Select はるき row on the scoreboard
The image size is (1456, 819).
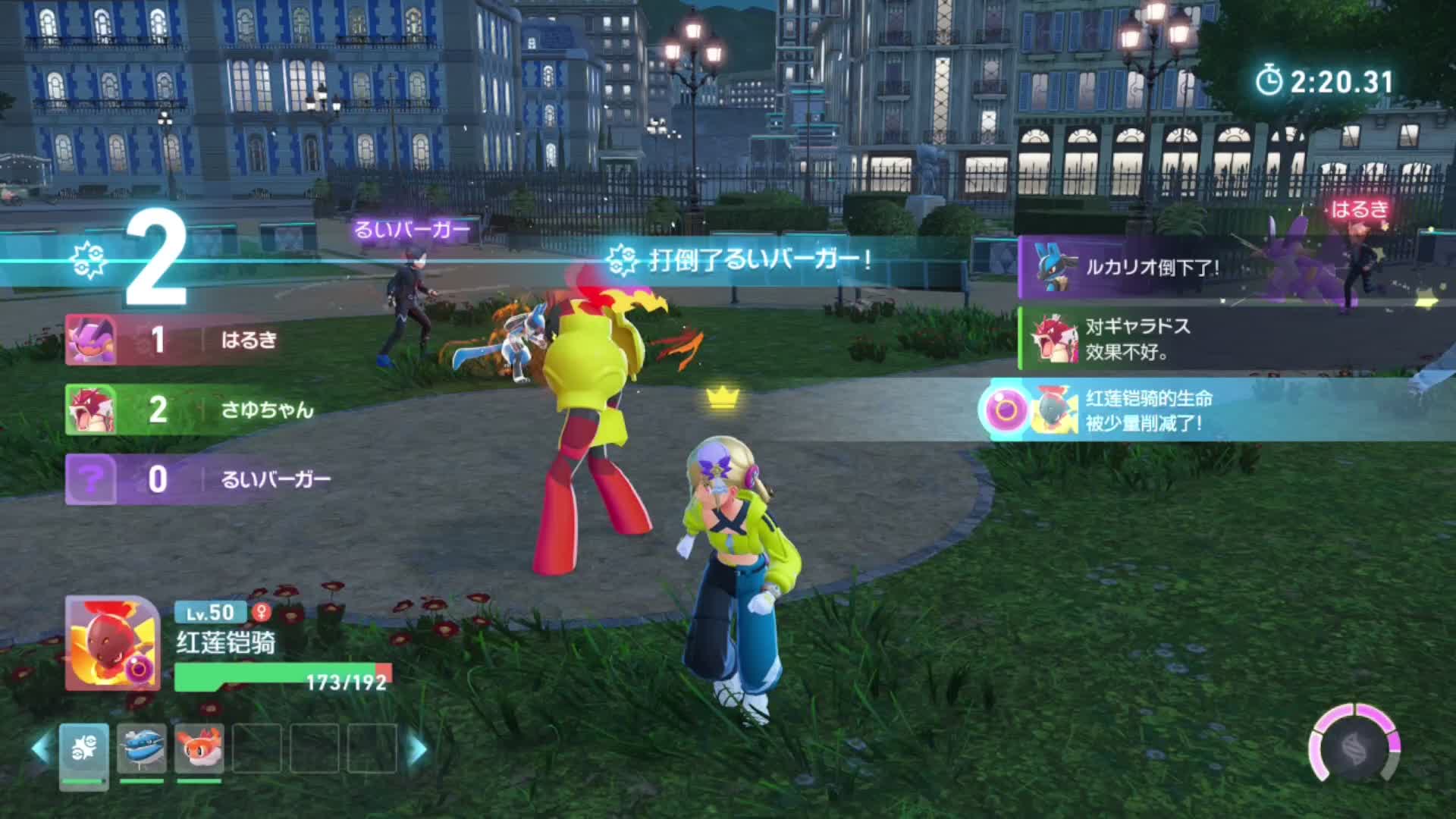(199, 340)
